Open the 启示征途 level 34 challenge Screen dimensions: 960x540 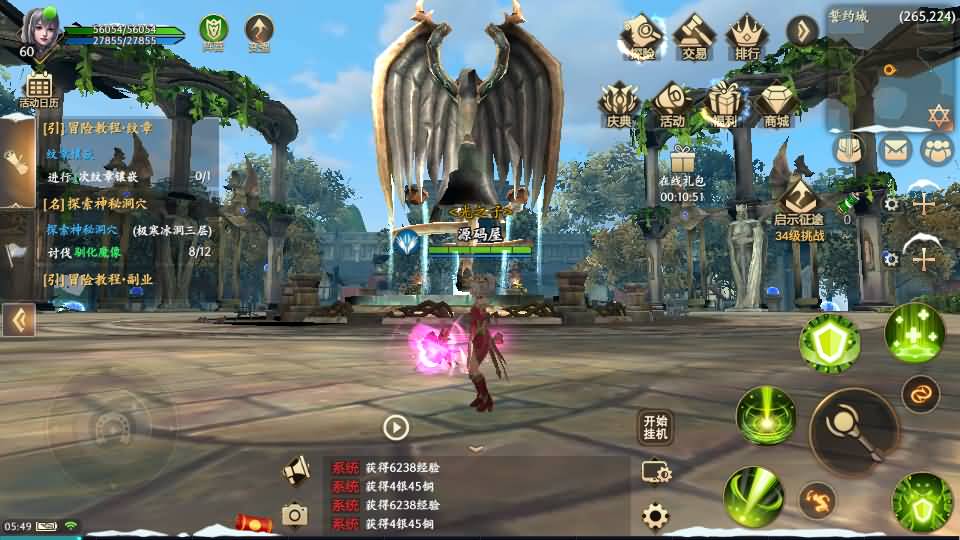point(799,205)
